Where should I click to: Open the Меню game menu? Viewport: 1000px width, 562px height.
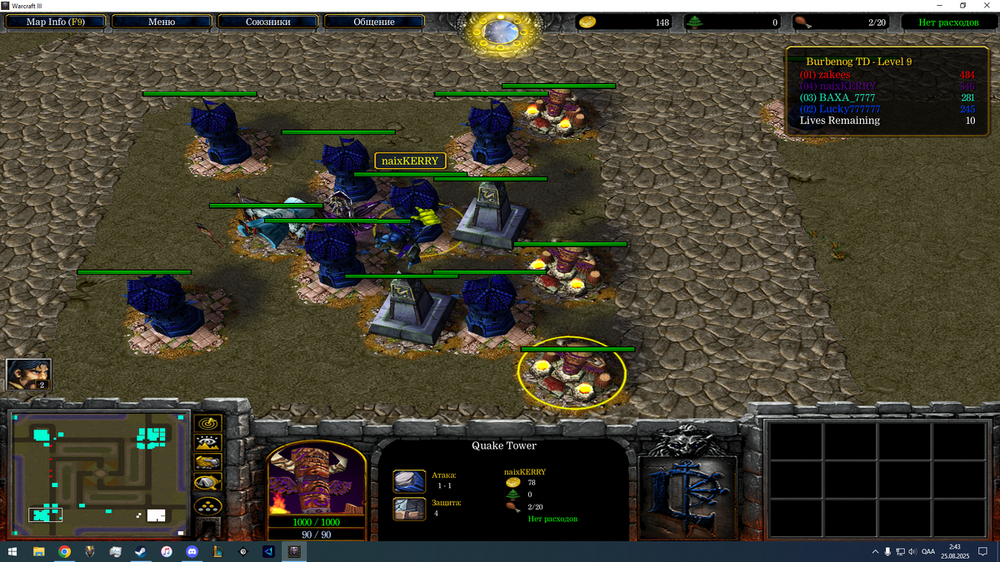pyautogui.click(x=161, y=21)
